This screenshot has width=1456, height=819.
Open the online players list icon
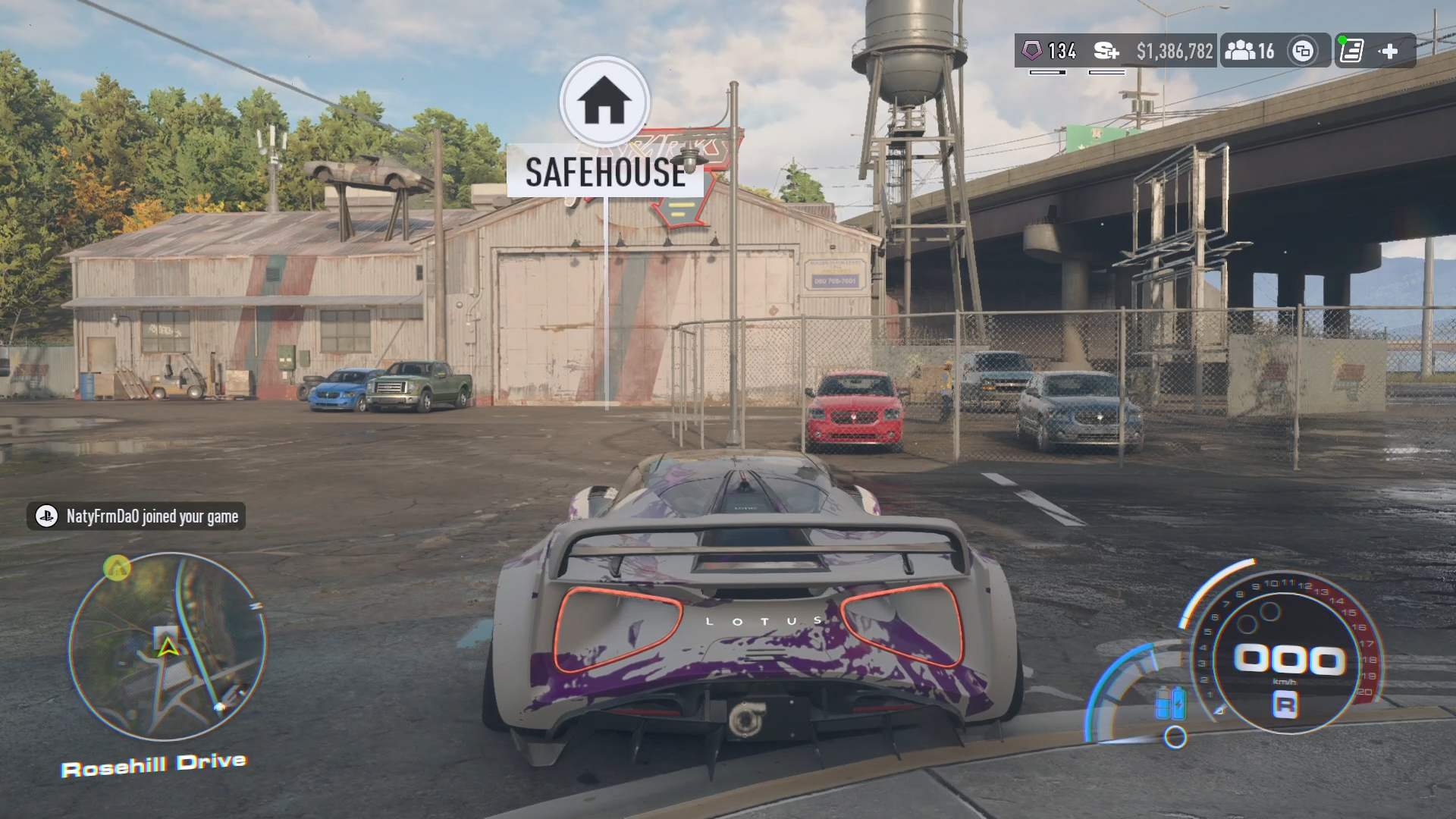click(1241, 51)
